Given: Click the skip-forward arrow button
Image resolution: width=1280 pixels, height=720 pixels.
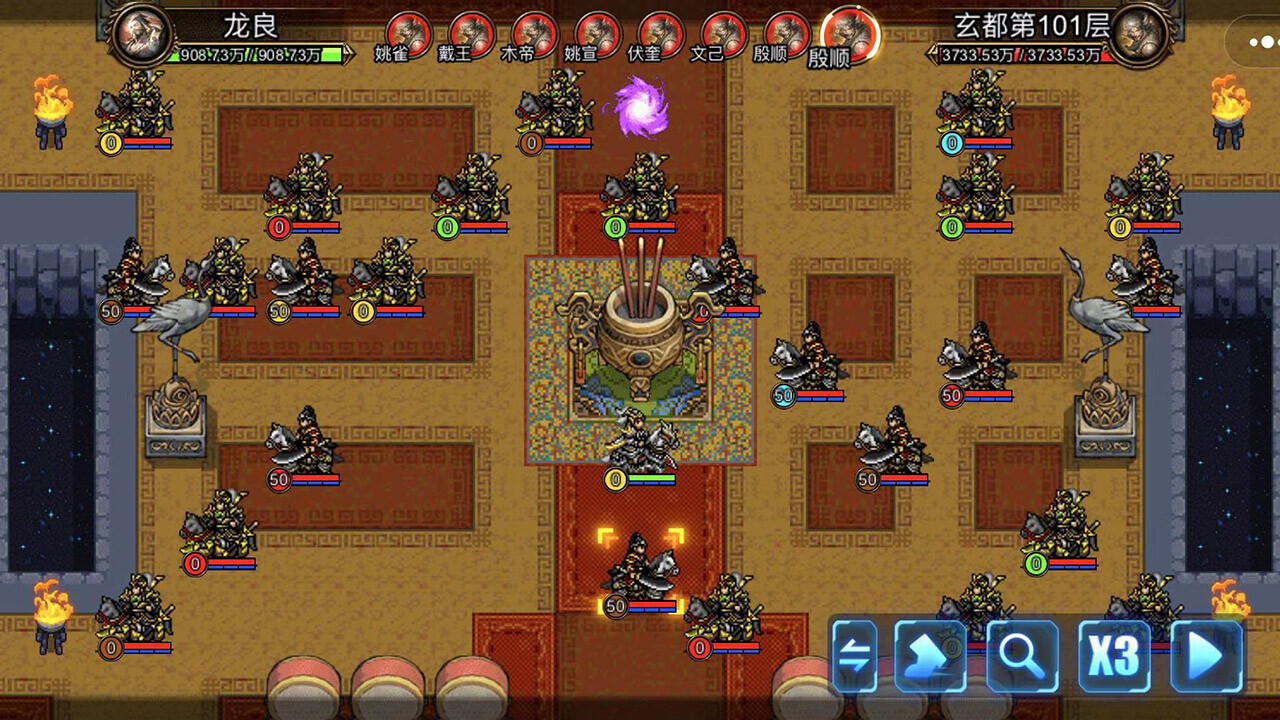Looking at the screenshot, I should coord(930,657).
